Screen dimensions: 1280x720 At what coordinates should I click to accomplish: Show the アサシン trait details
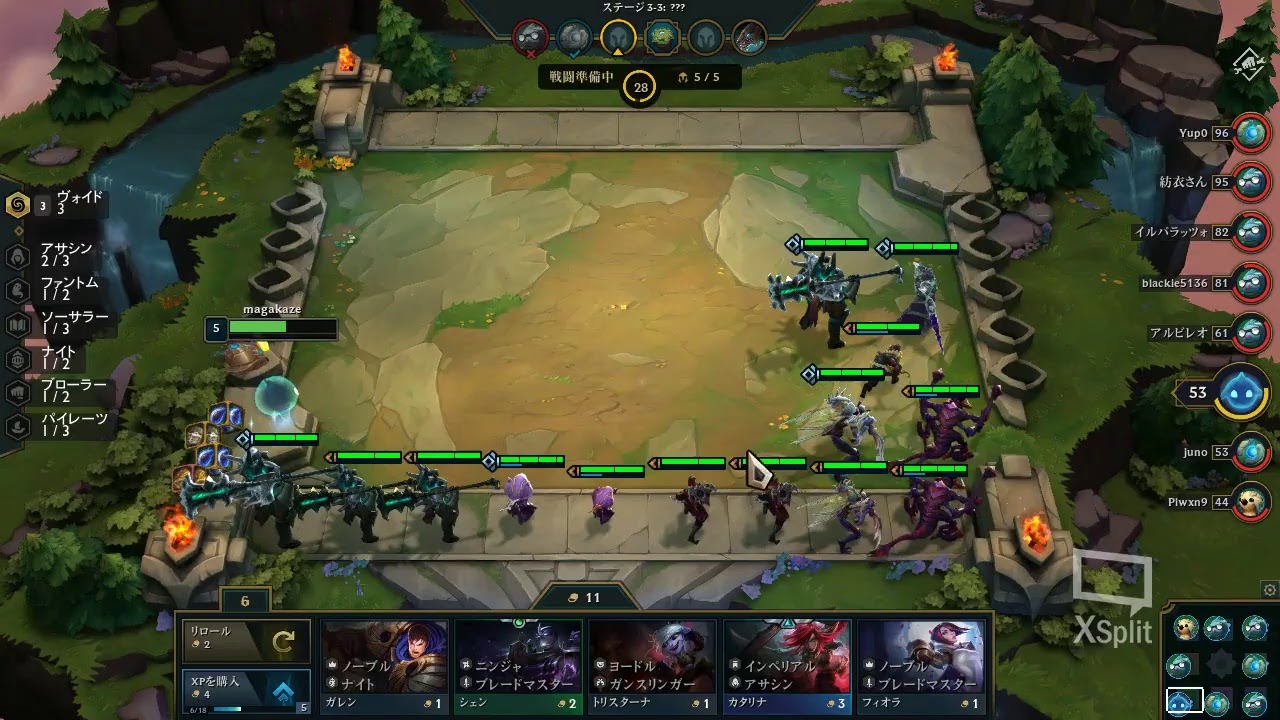(60, 255)
